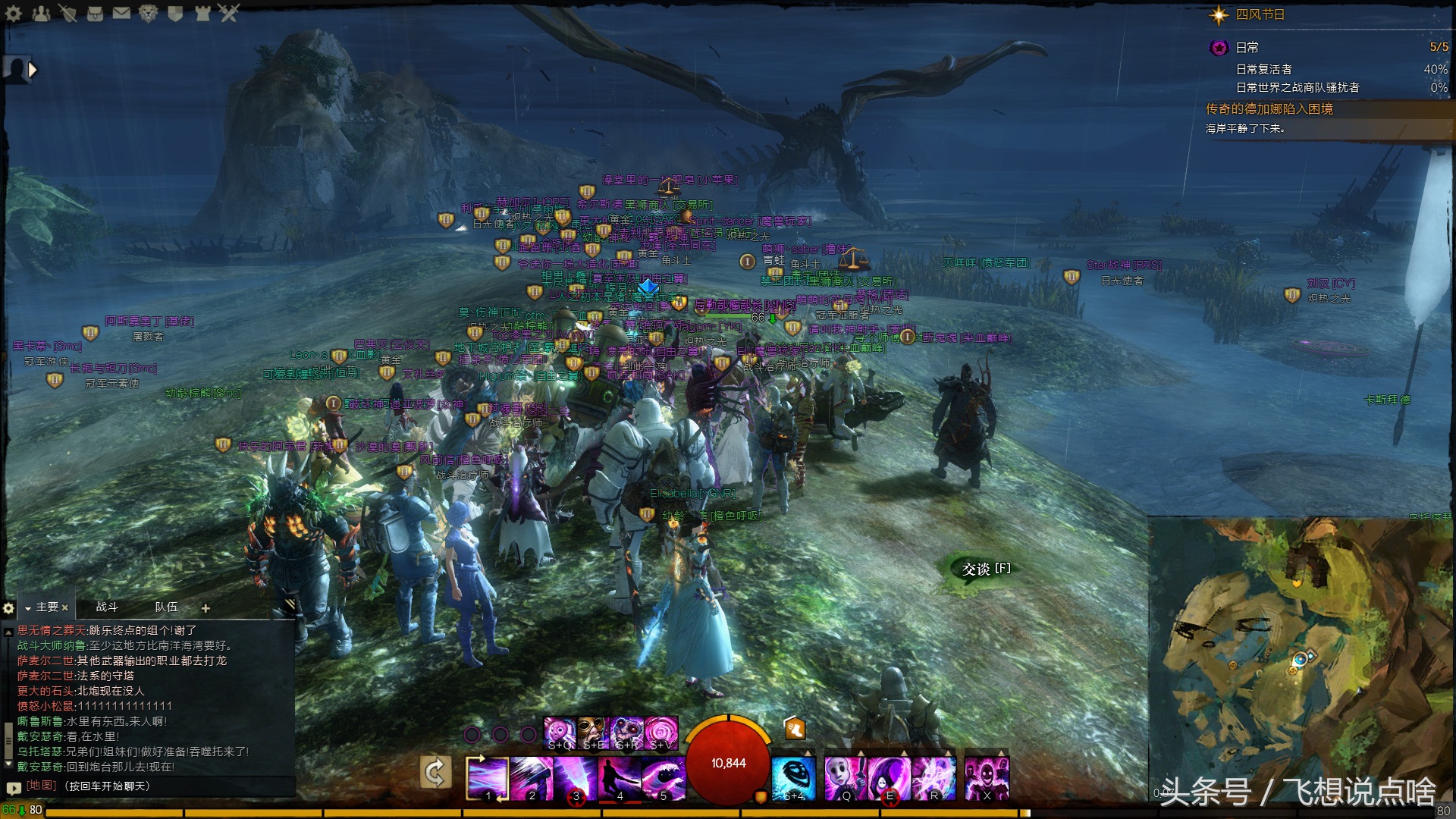Switch to the 队伍 chat tab

click(166, 607)
